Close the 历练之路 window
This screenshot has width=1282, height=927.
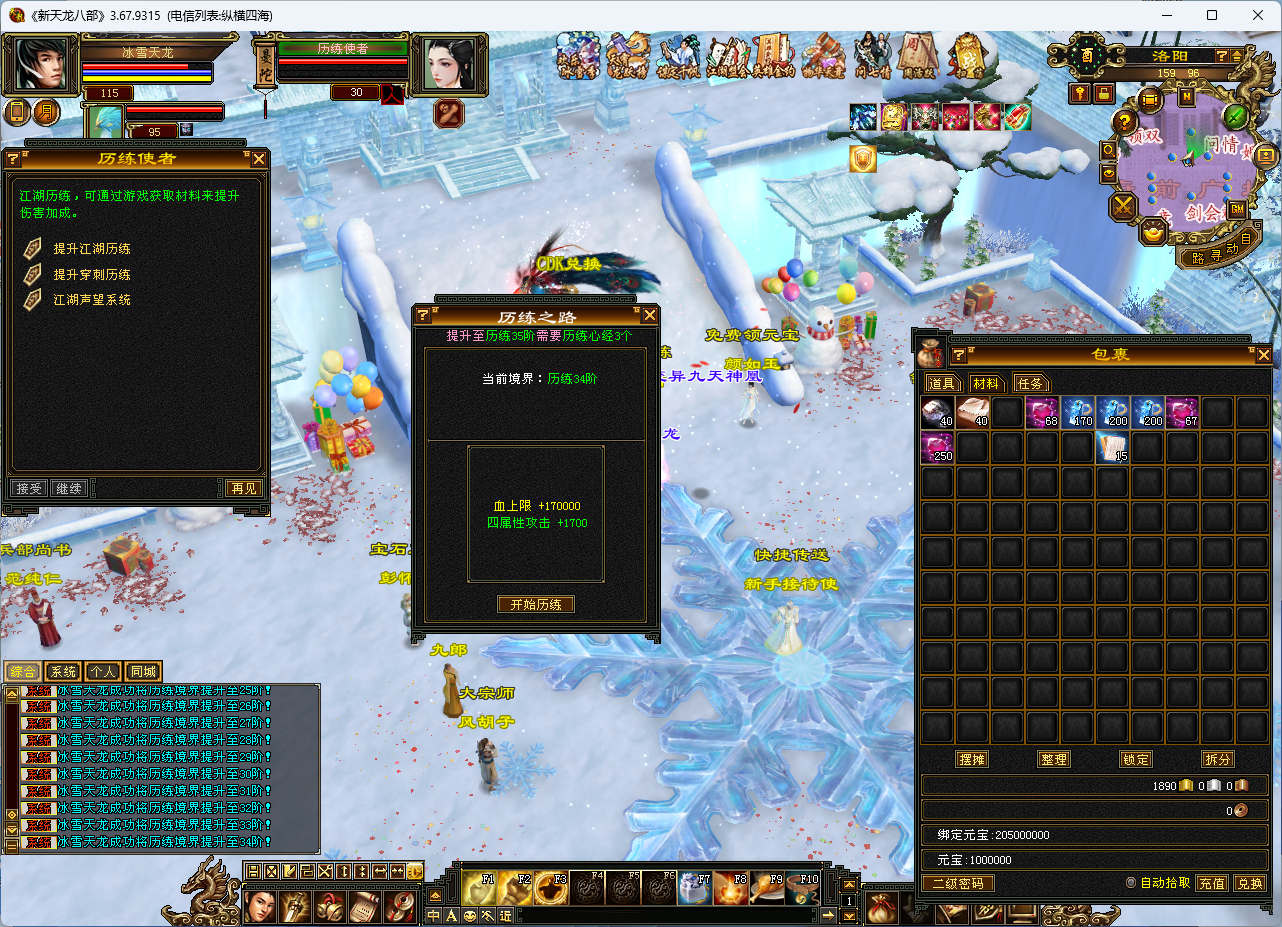click(x=650, y=316)
